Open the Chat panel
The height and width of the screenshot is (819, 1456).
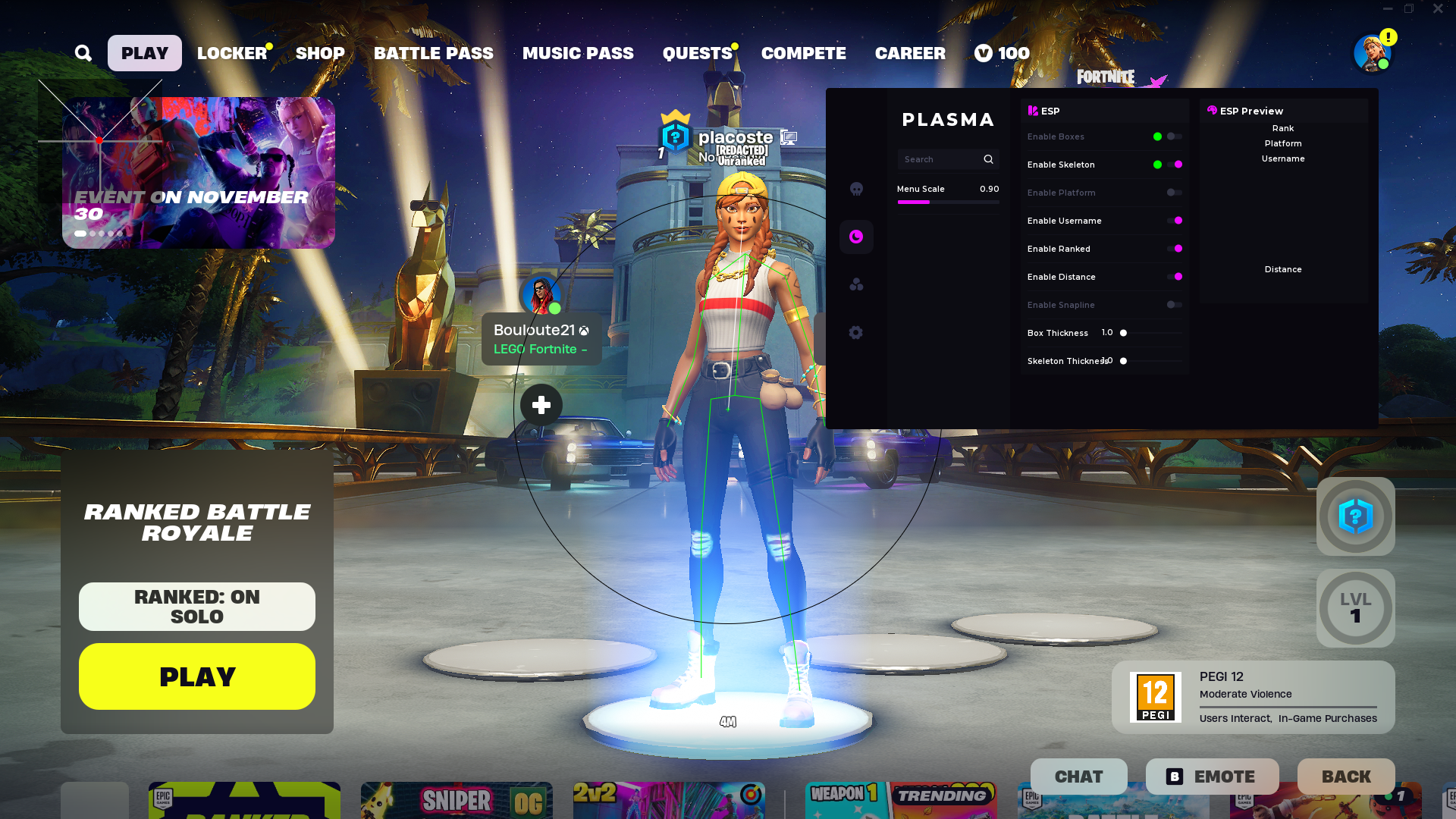[1078, 777]
